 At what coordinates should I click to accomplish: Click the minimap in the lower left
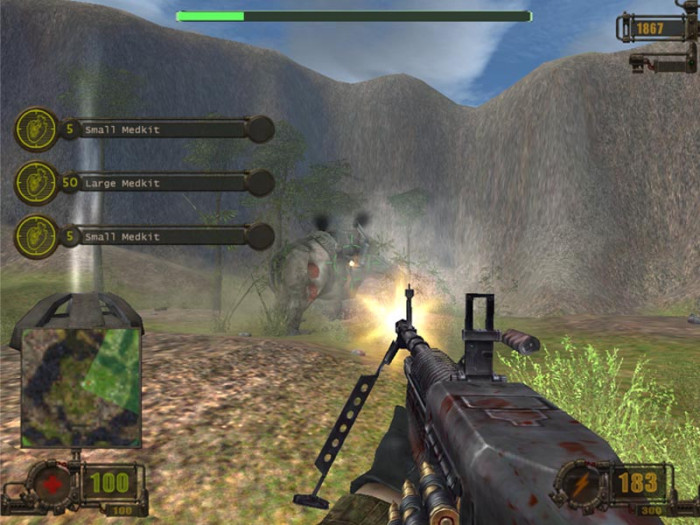pyautogui.click(x=81, y=385)
